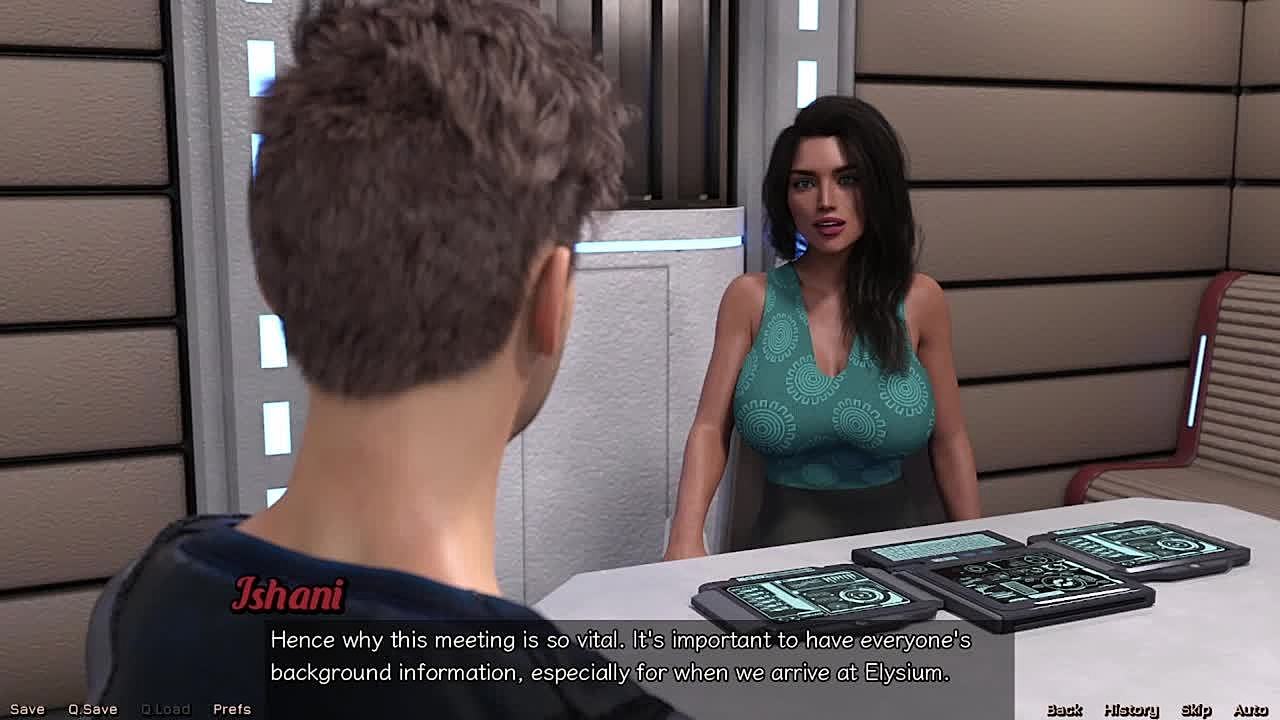Open the Save menu
The image size is (1280, 720).
click(27, 709)
